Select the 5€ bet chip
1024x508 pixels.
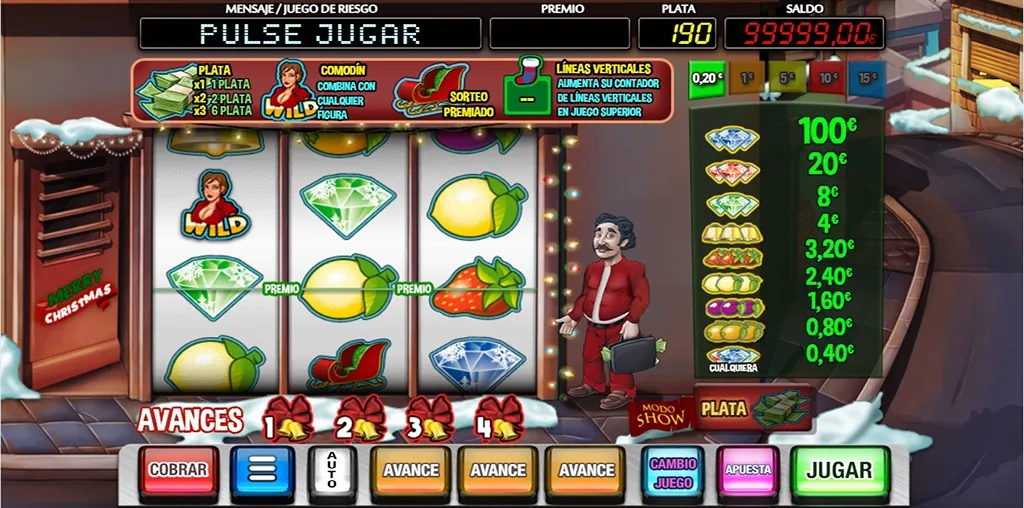tap(787, 79)
